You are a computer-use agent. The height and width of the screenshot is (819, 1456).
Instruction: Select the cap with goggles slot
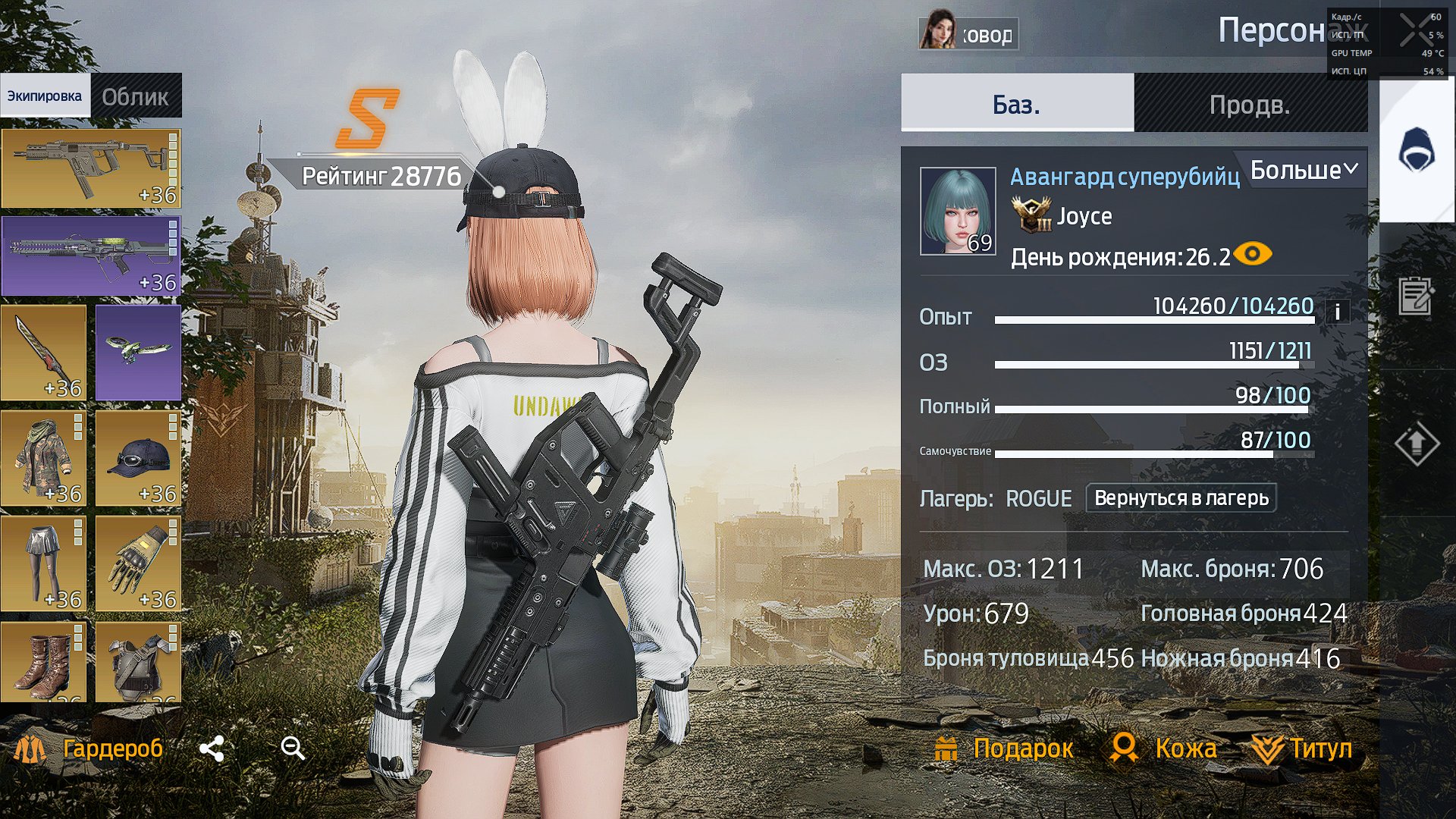(x=138, y=458)
